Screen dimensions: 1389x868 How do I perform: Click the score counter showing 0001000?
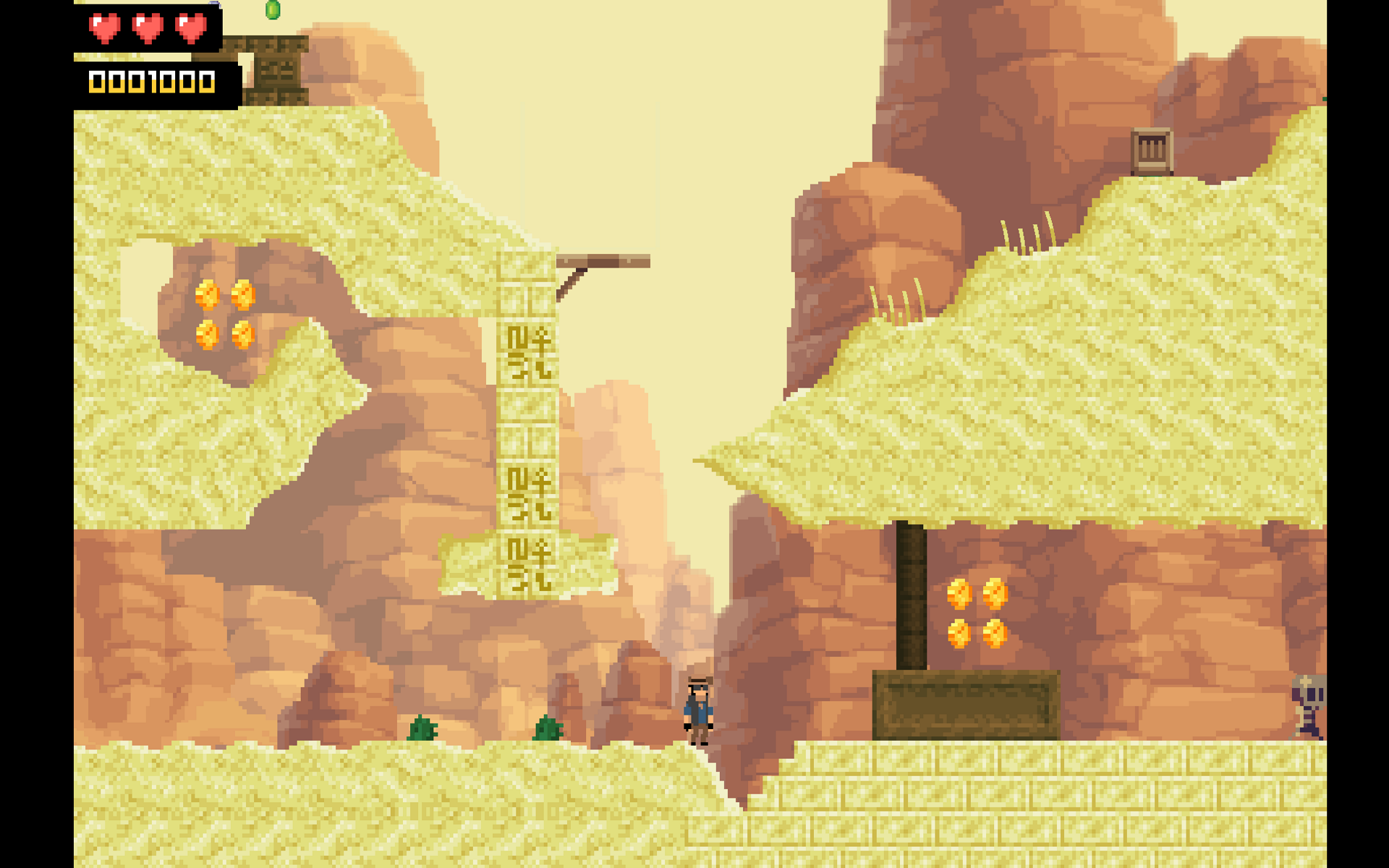(x=150, y=82)
